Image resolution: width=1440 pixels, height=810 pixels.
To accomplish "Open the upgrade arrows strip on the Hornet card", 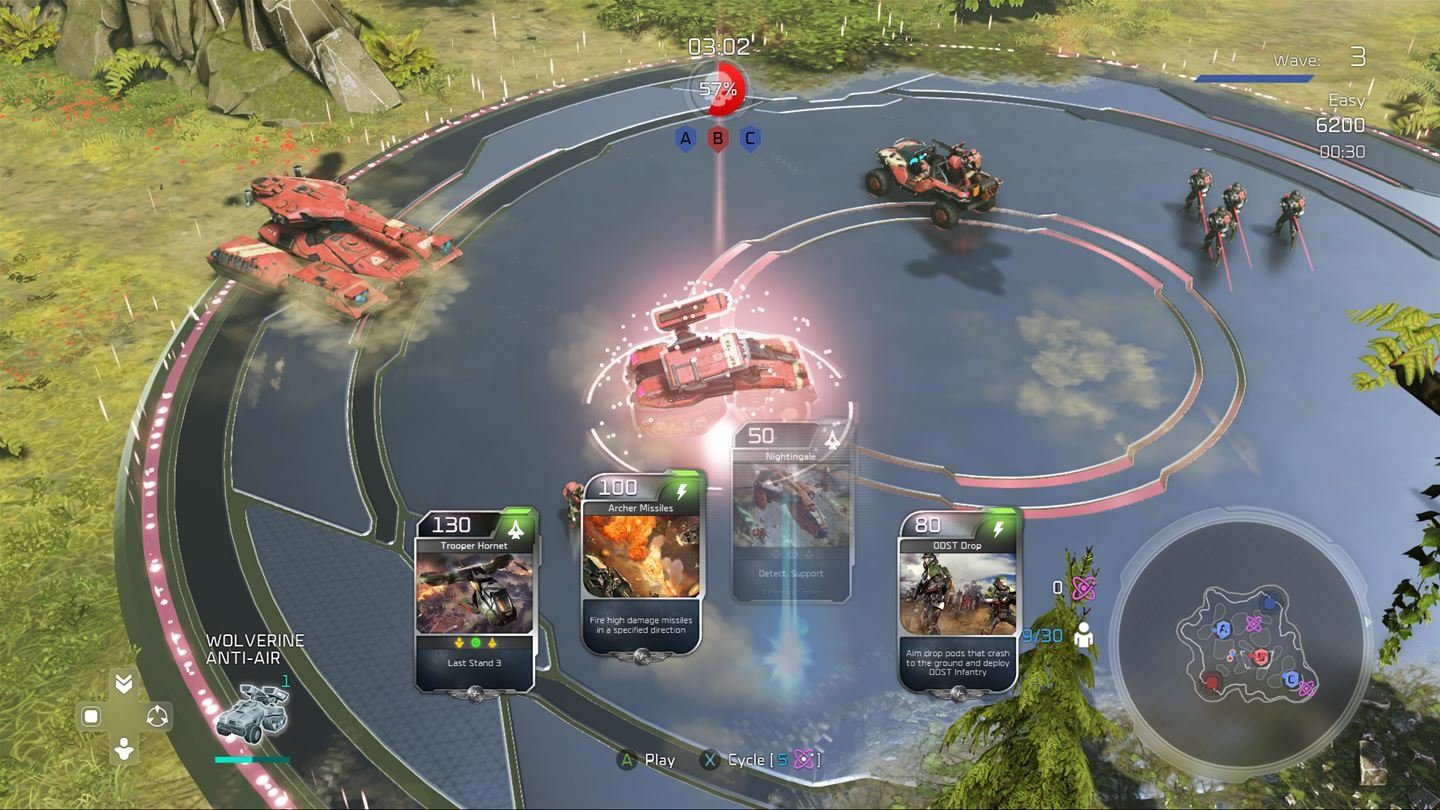I will tap(477, 642).
